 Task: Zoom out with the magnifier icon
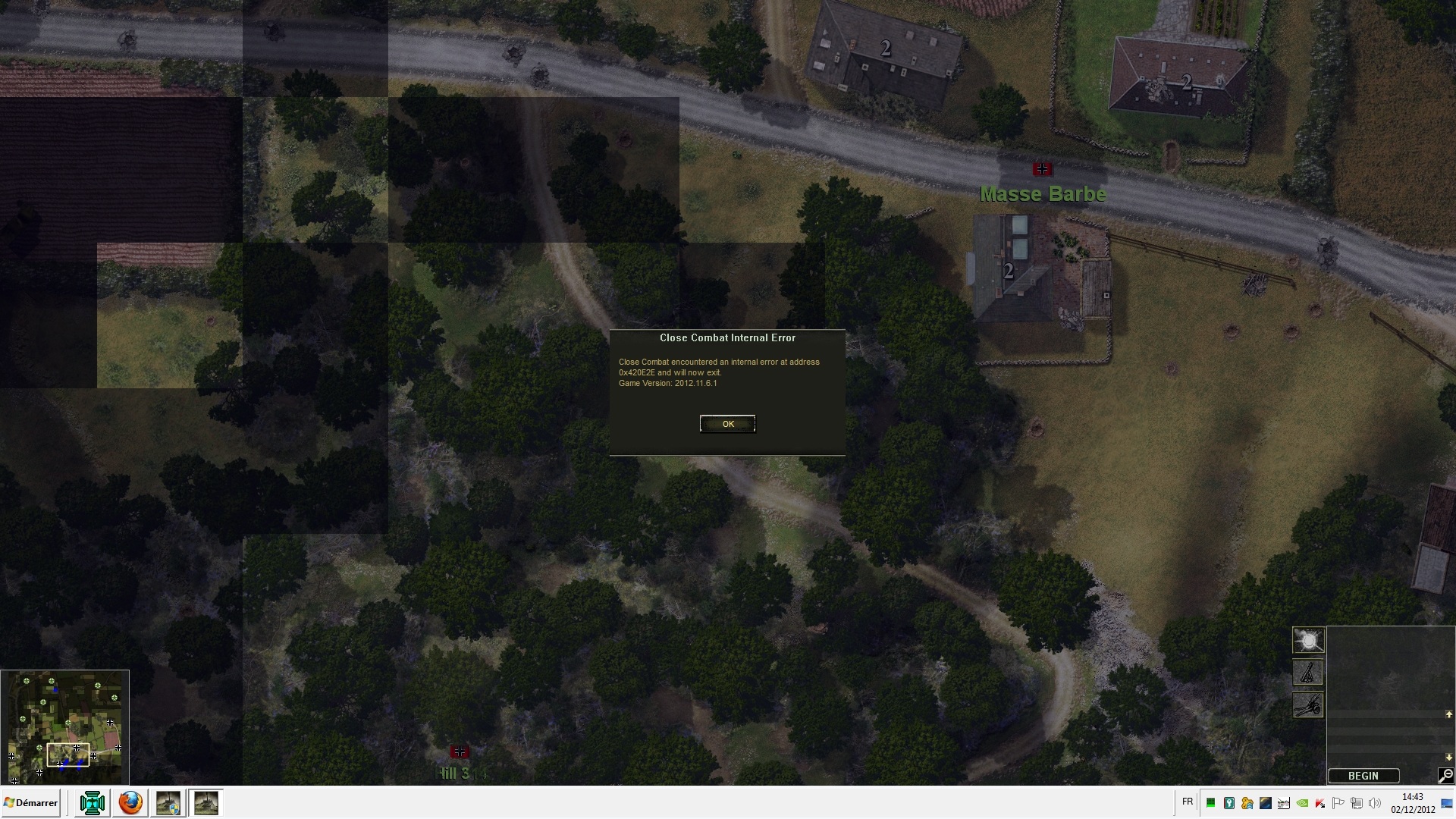coord(1445,775)
